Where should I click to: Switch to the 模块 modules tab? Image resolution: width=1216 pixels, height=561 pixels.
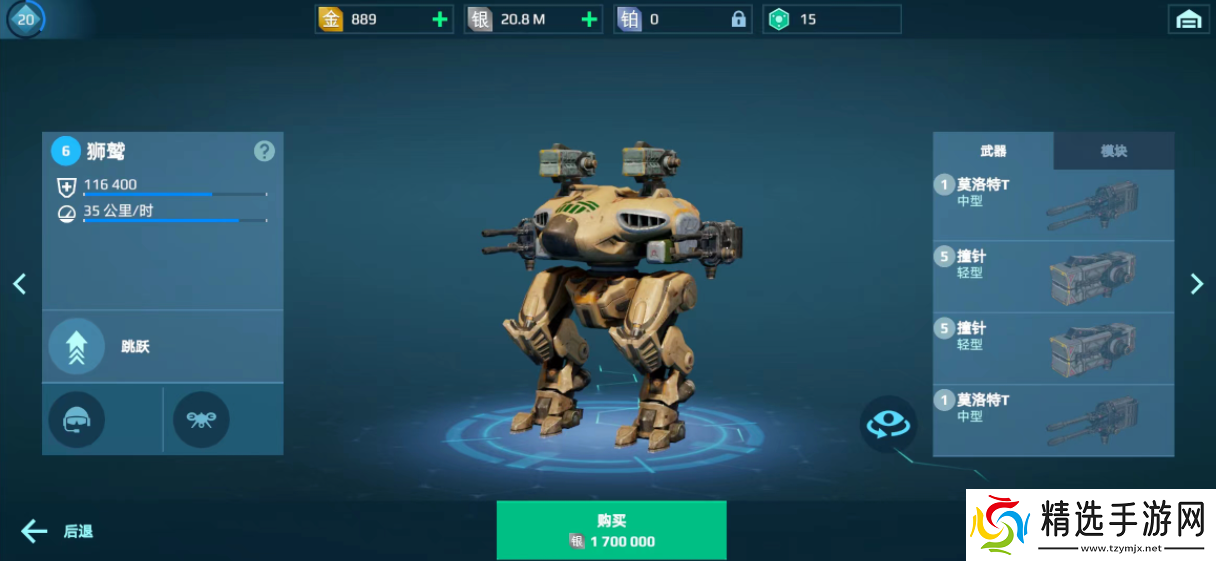(1113, 151)
